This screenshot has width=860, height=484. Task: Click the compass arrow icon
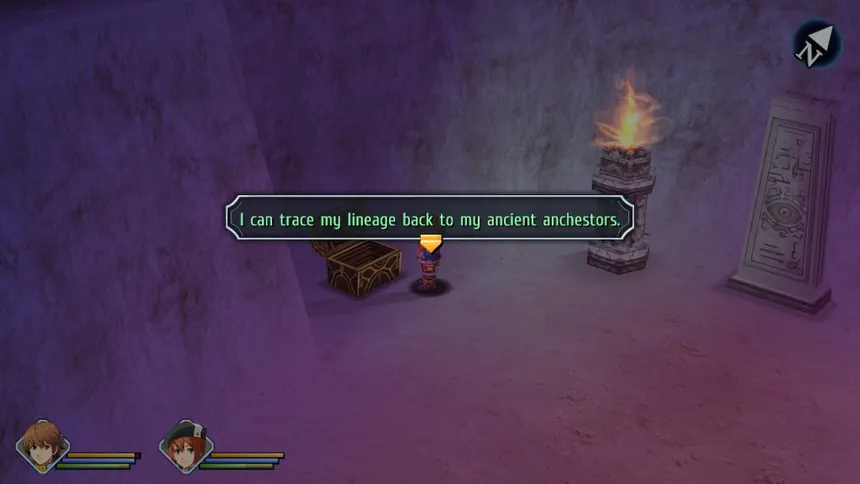(816, 45)
